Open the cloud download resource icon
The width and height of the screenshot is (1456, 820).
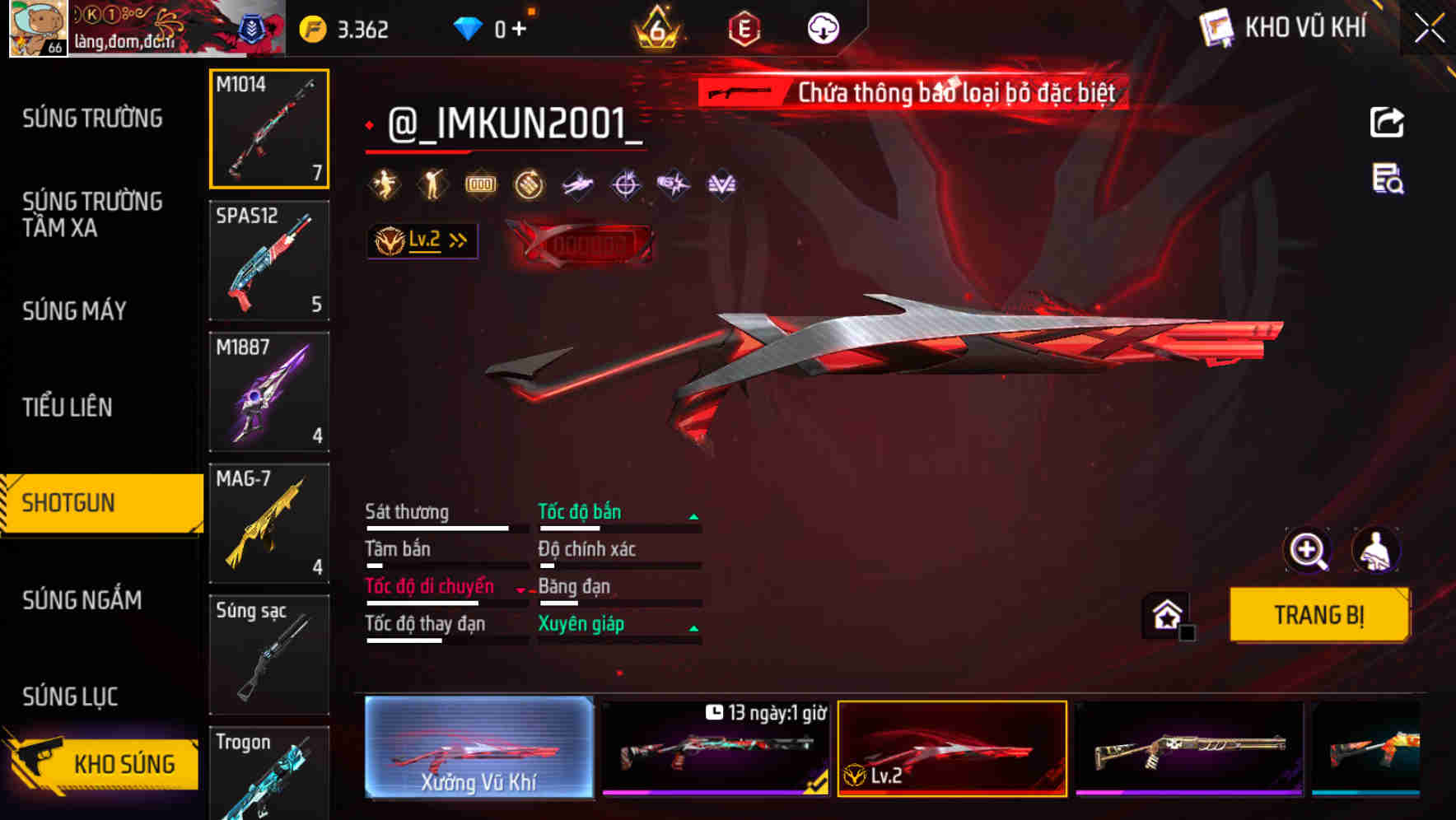pos(823,27)
